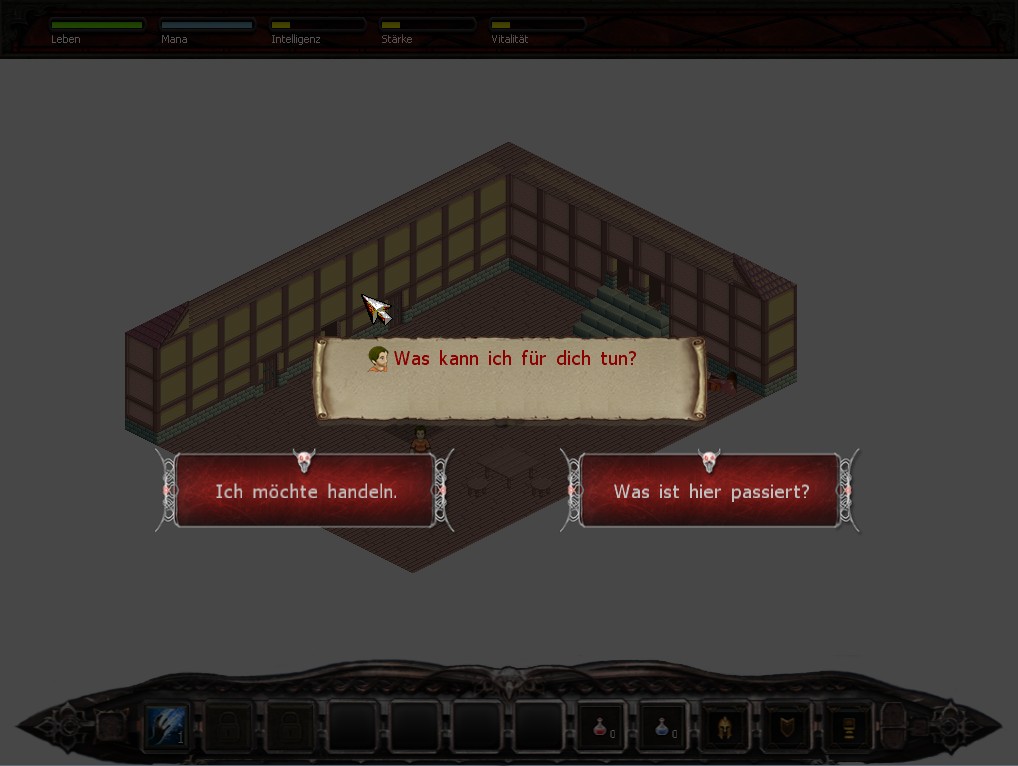The width and height of the screenshot is (1018, 766).
Task: Activate the blue lightning skill slot
Action: (166, 726)
